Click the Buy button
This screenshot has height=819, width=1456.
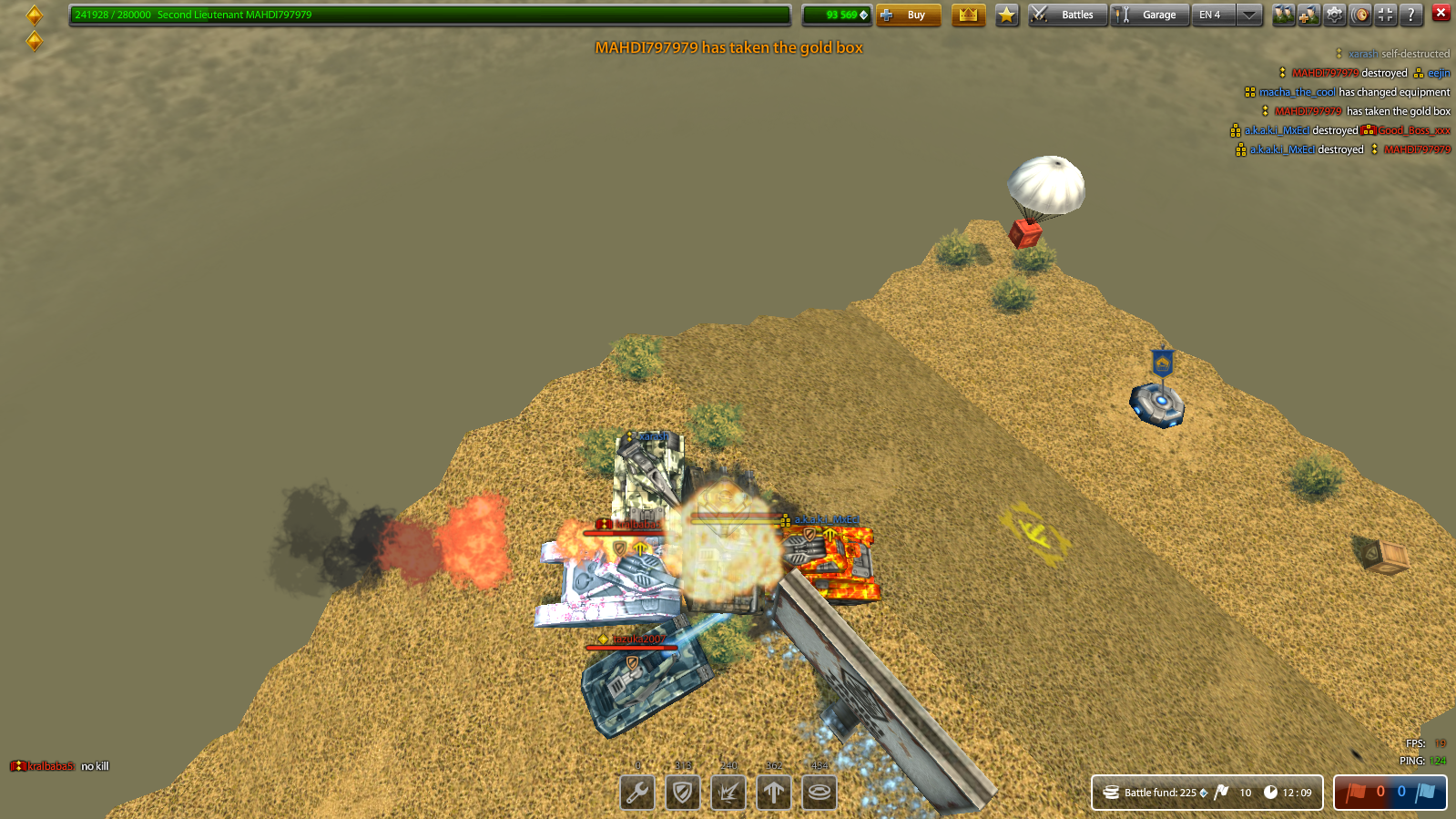click(x=909, y=15)
